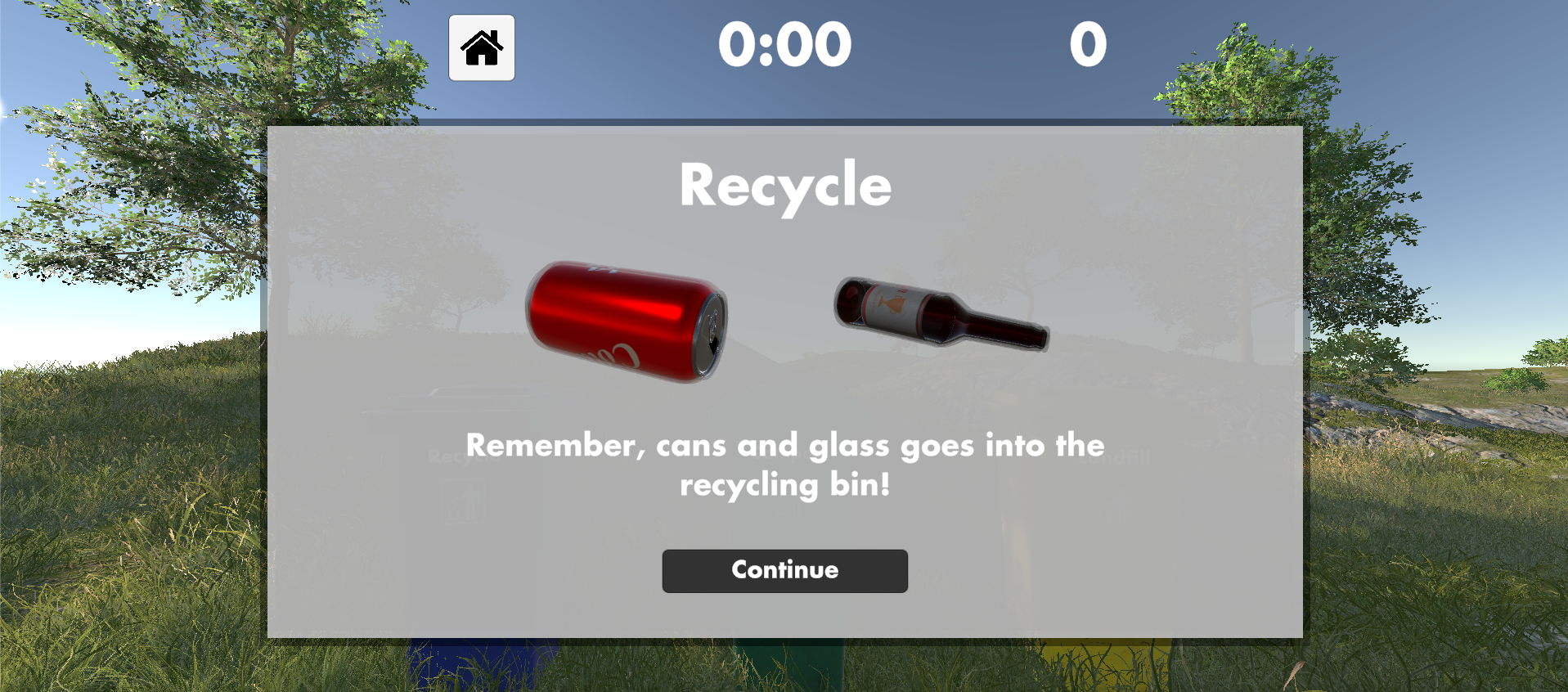Screen dimensions: 1568x692
Task: Click the recycling symbol on the blue bin
Action: [x=462, y=501]
